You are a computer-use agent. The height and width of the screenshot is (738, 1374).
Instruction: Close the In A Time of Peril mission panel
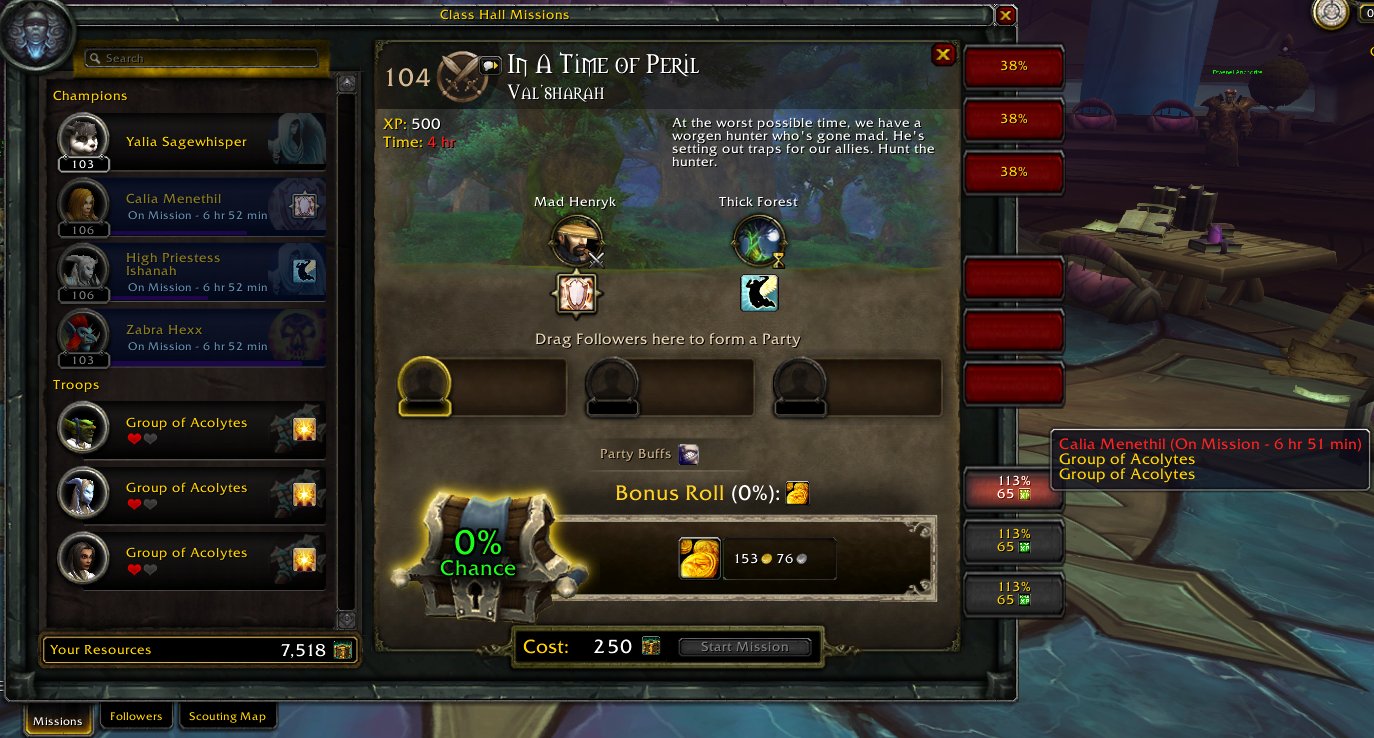pyautogui.click(x=942, y=55)
